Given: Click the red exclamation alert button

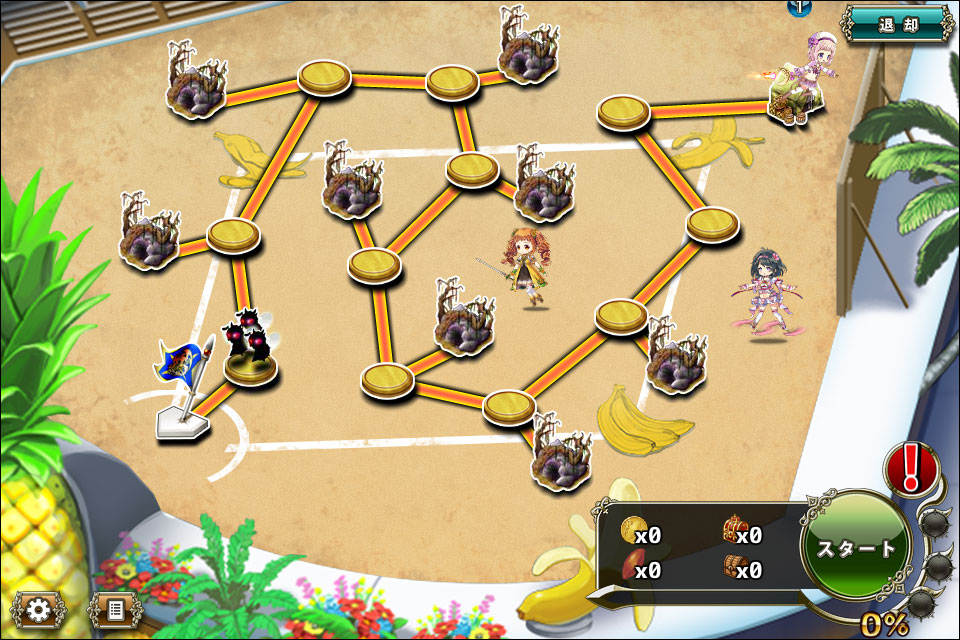Looking at the screenshot, I should 911,468.
